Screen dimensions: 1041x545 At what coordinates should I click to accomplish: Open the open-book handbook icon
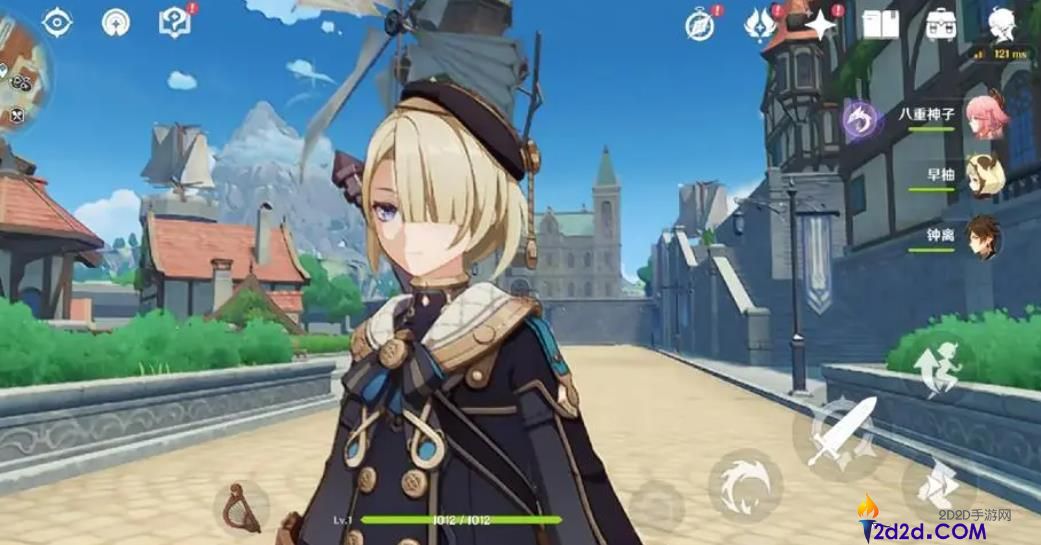tap(880, 25)
